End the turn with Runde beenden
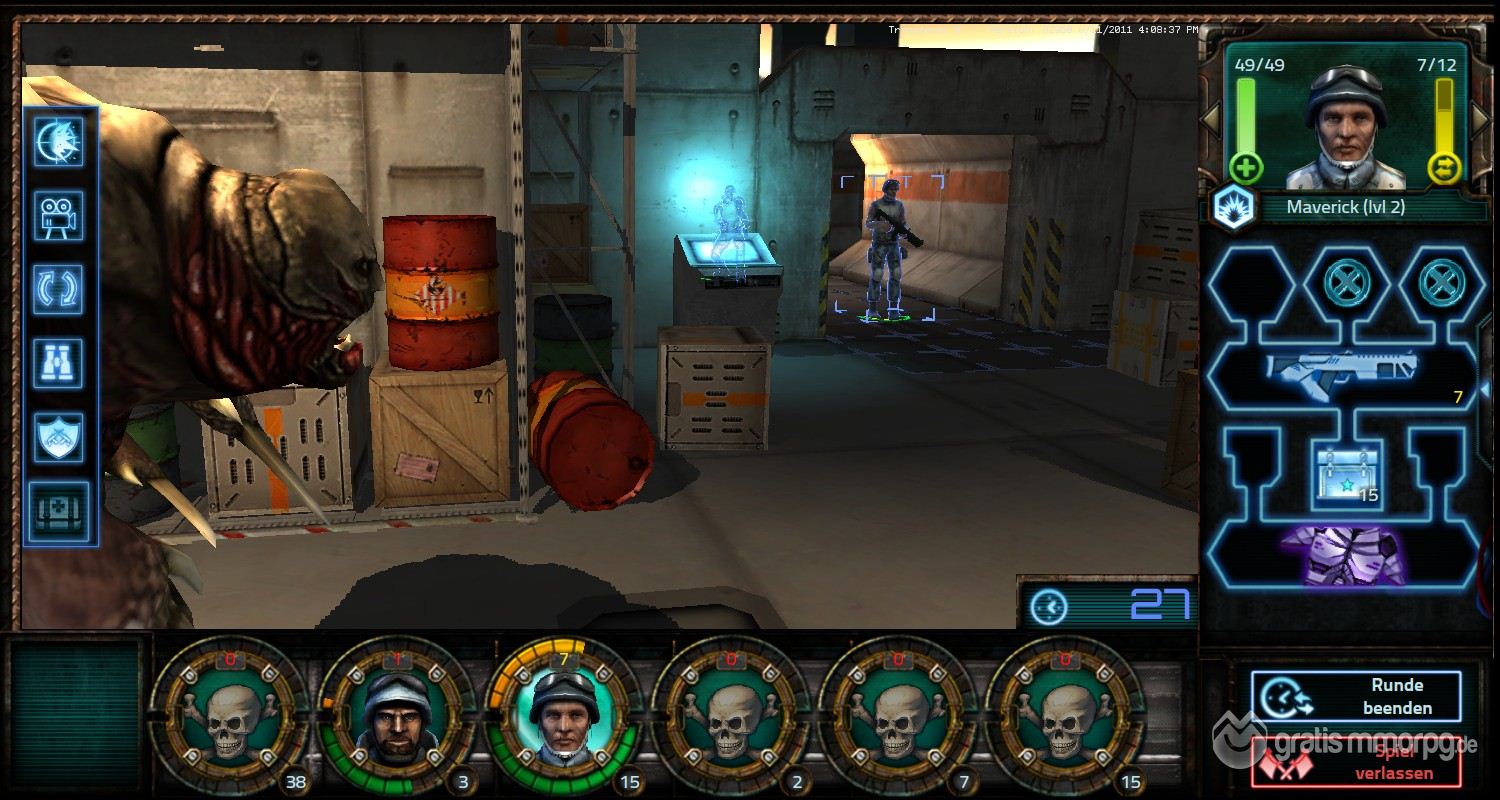The image size is (1500, 800). [1355, 696]
